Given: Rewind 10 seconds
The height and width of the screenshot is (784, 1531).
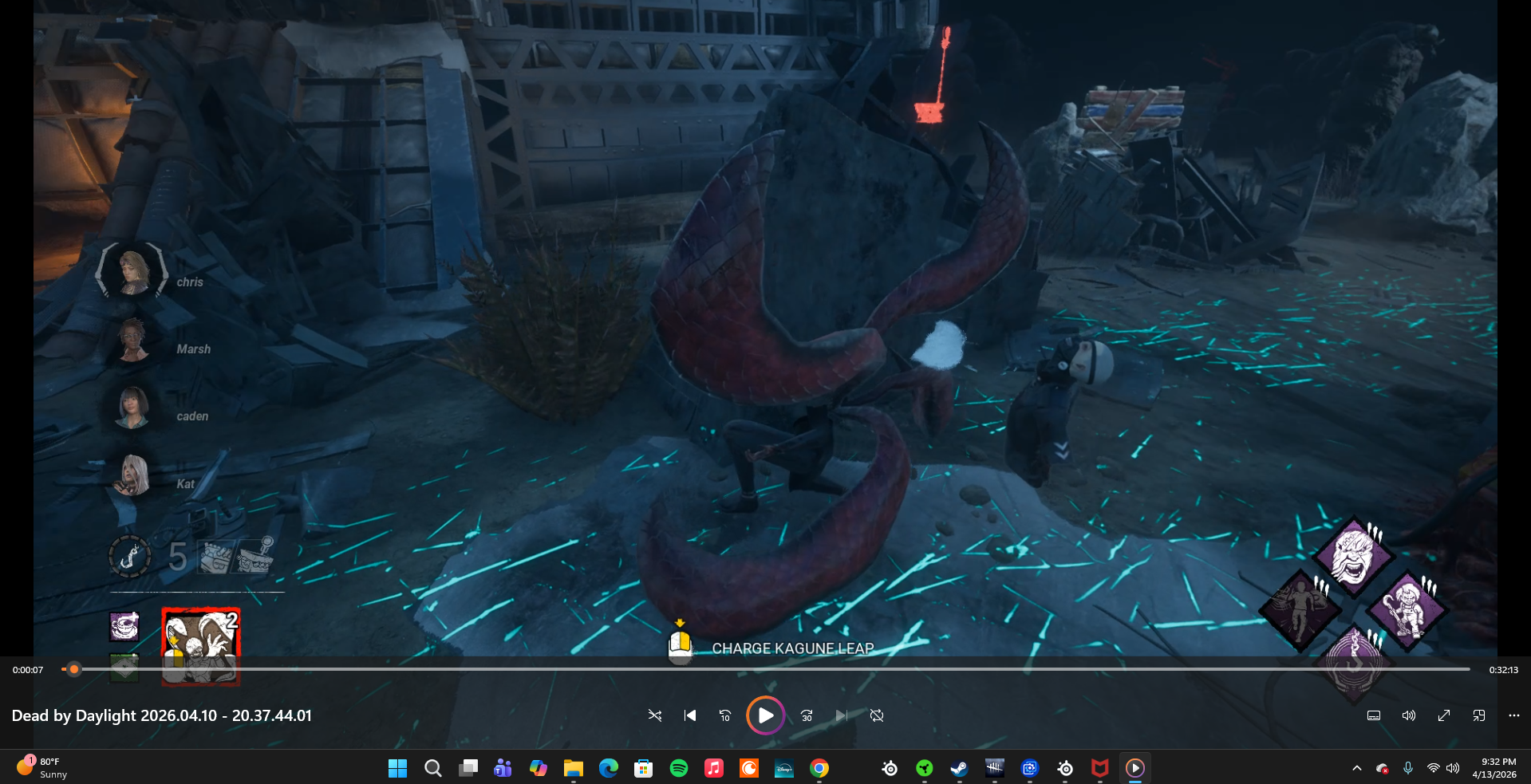Looking at the screenshot, I should 724,715.
